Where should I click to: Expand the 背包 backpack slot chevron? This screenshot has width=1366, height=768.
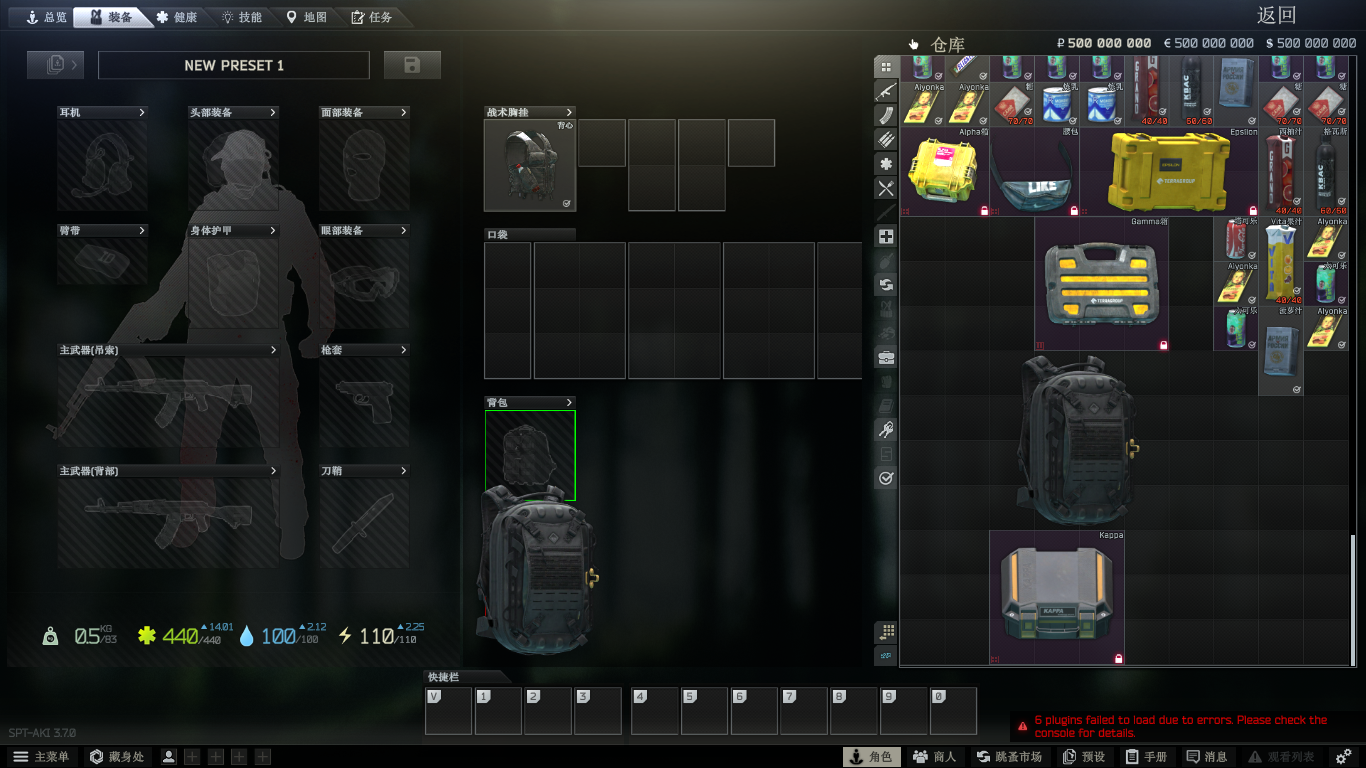[x=568, y=402]
